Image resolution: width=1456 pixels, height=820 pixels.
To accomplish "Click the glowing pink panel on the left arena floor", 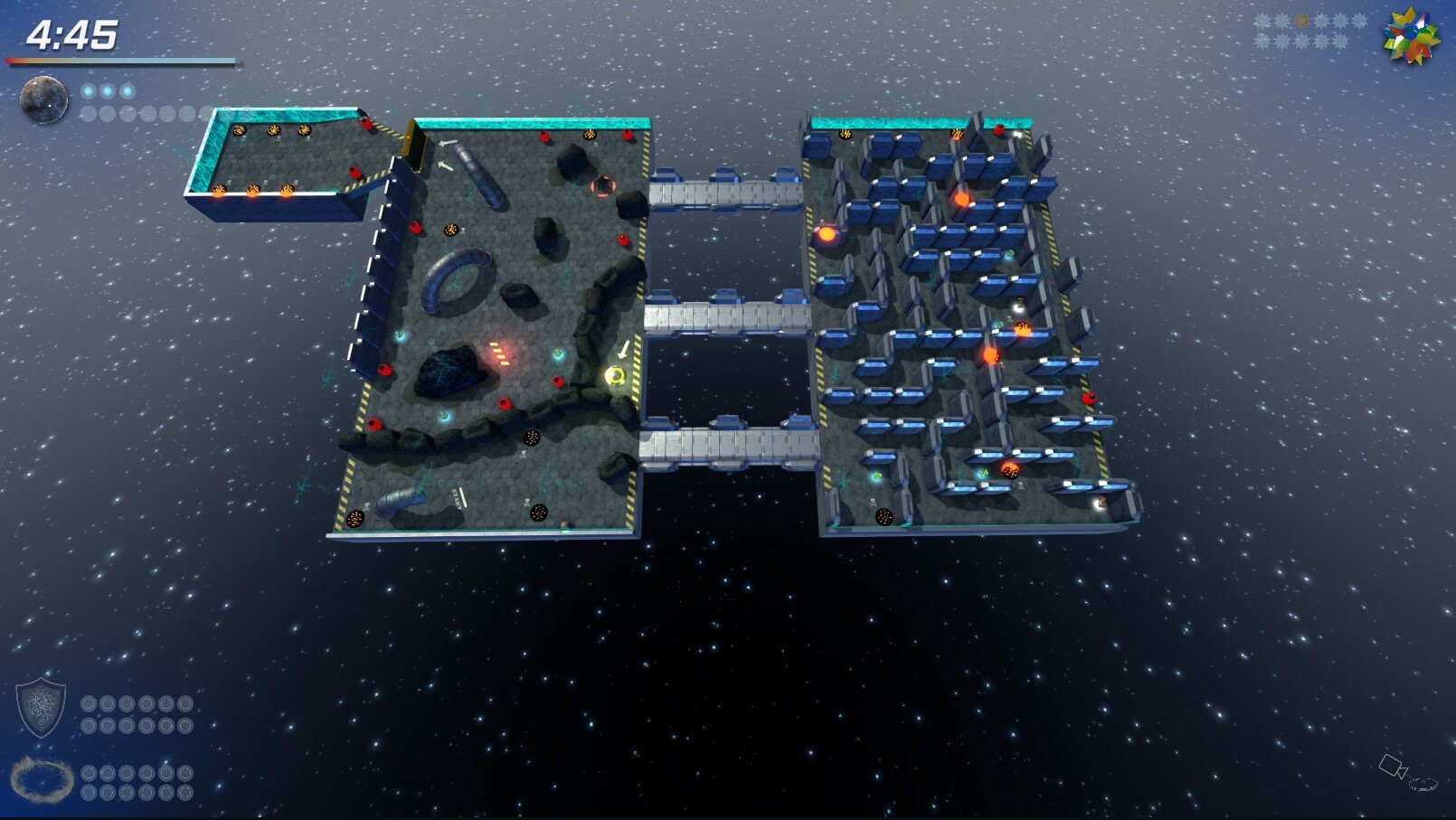I will tap(501, 353).
